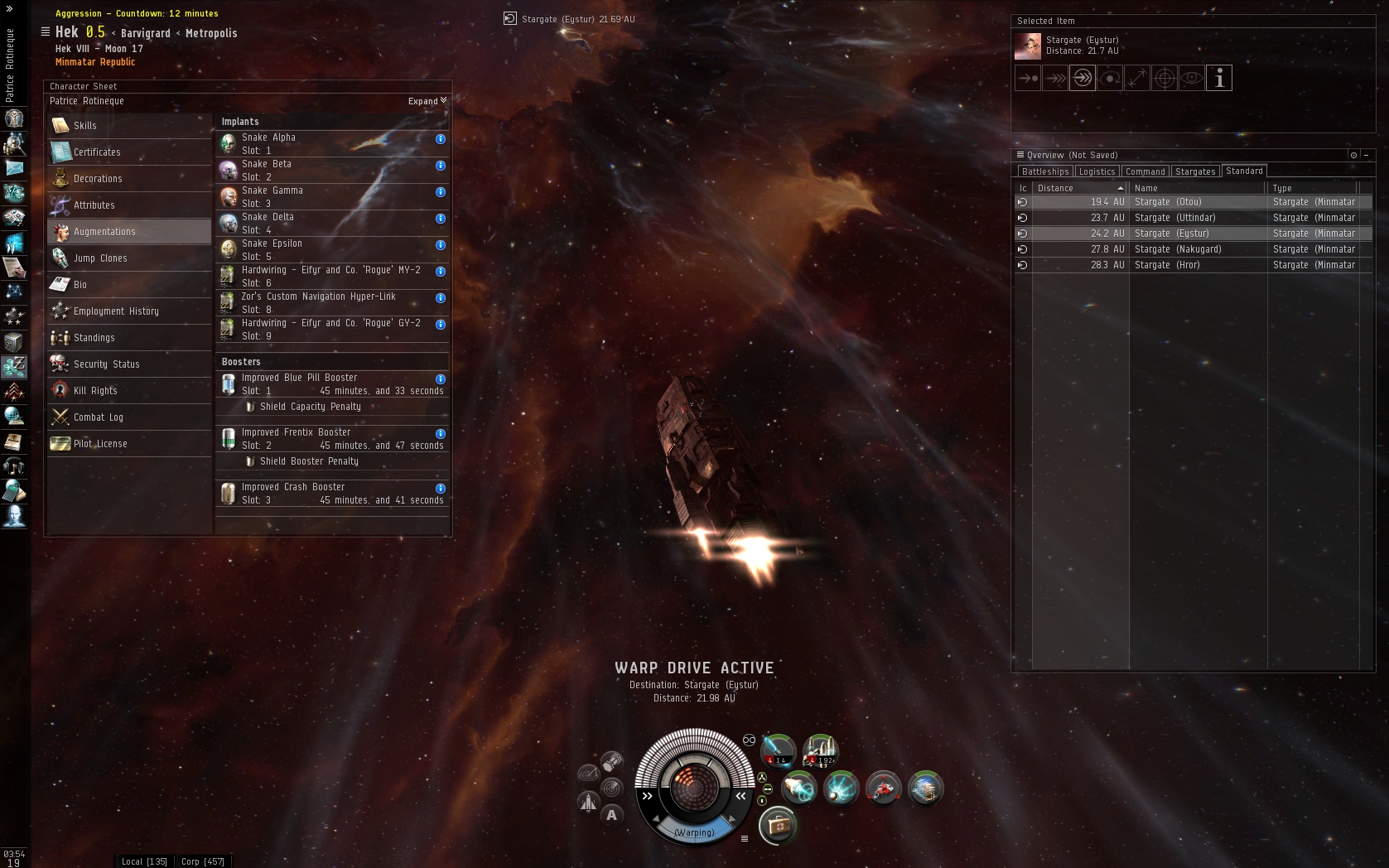Toggle the autopilot A button
The width and height of the screenshot is (1389, 868).
[x=611, y=814]
